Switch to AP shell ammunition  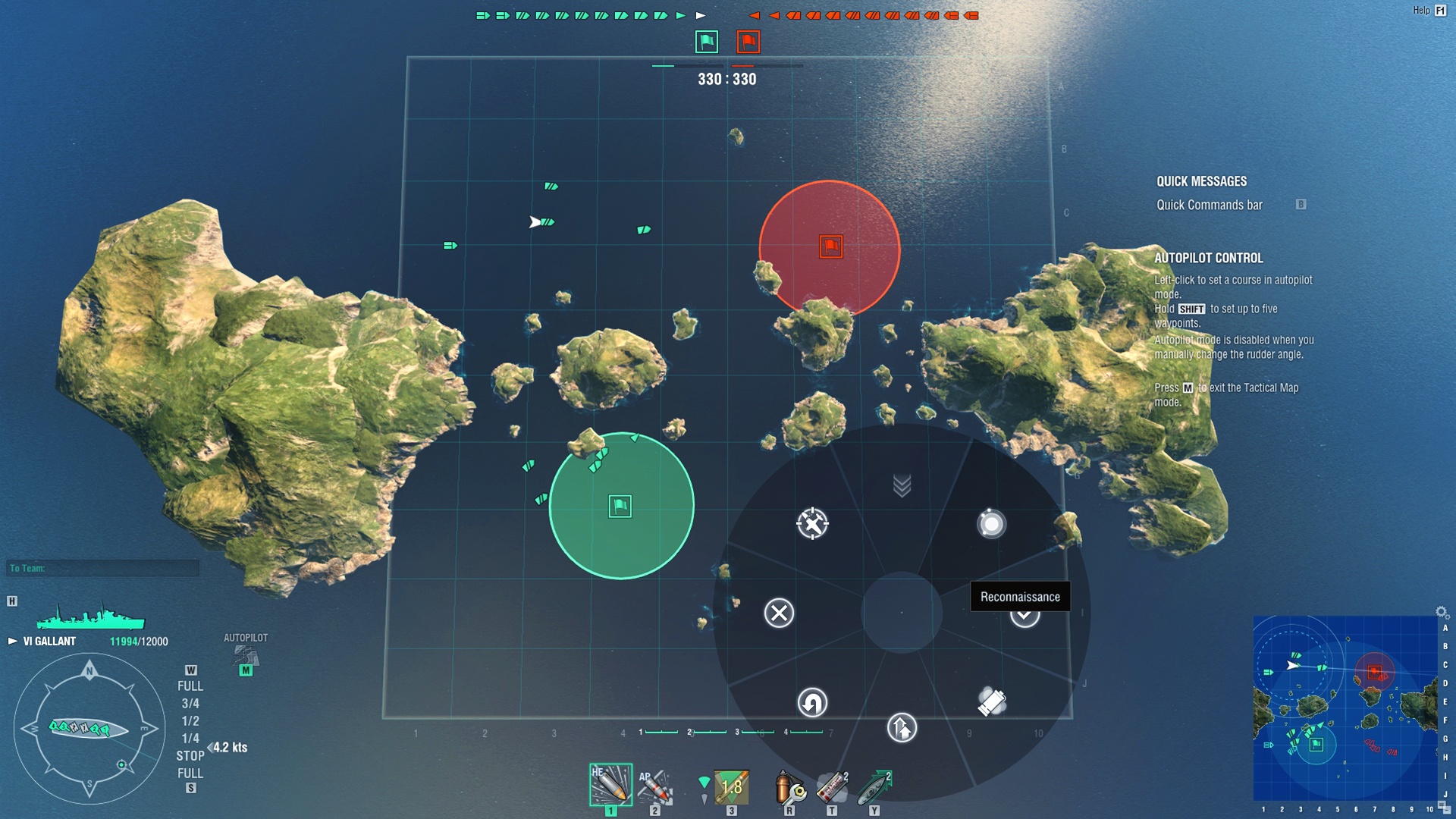(654, 786)
